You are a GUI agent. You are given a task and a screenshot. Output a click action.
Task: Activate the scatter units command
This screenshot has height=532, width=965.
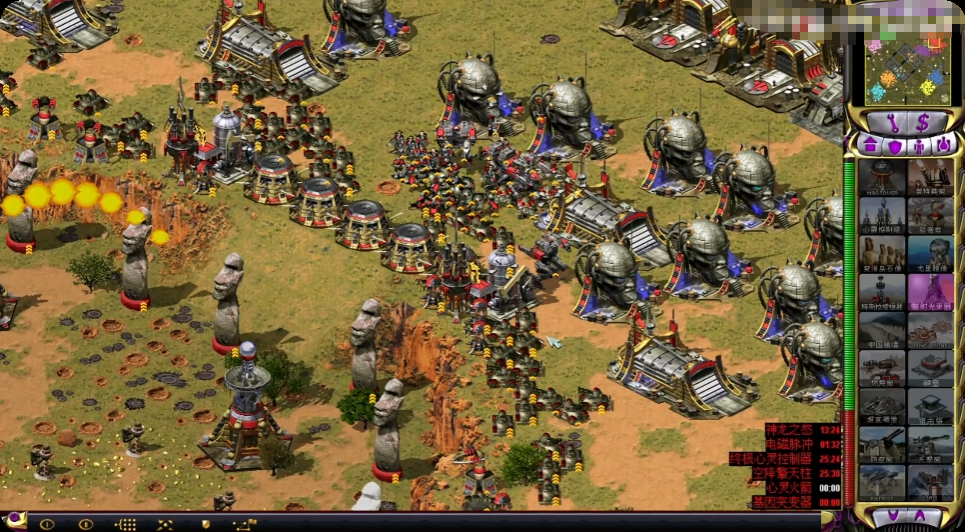[165, 523]
